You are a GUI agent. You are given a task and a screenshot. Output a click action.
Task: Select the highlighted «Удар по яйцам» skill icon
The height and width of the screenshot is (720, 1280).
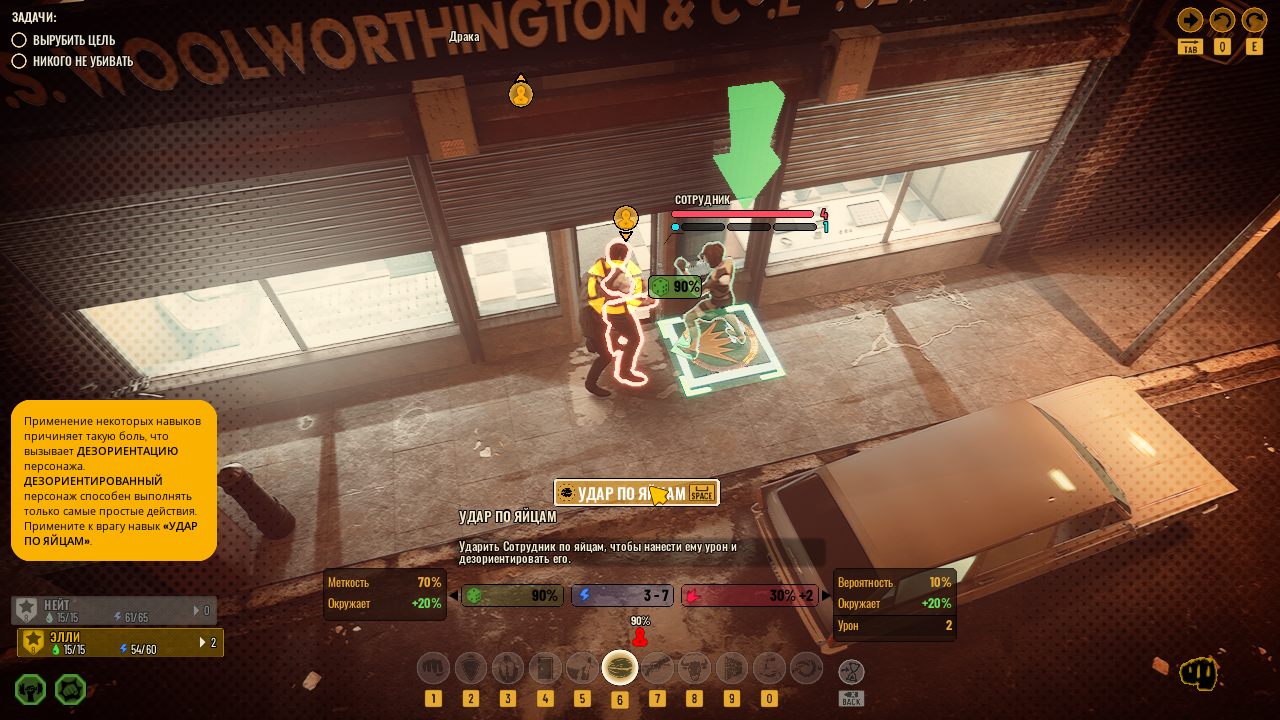click(x=620, y=667)
